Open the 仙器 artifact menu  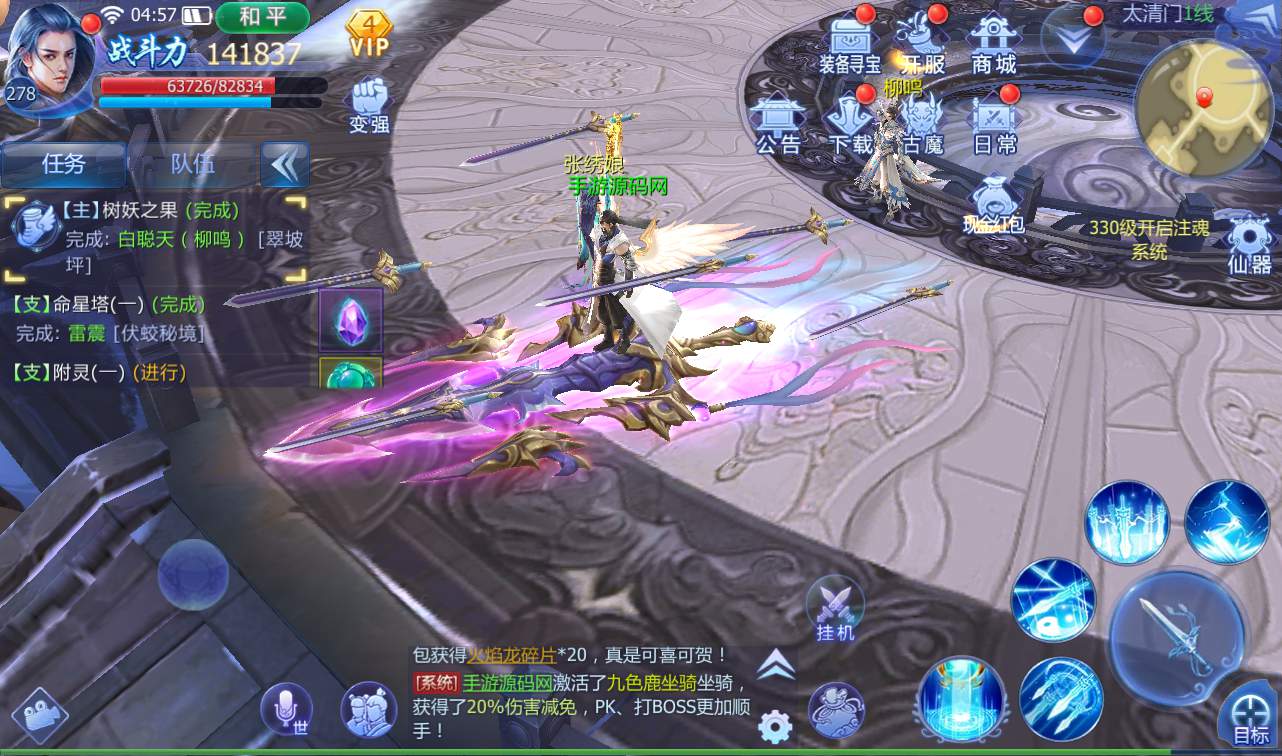[x=1249, y=245]
